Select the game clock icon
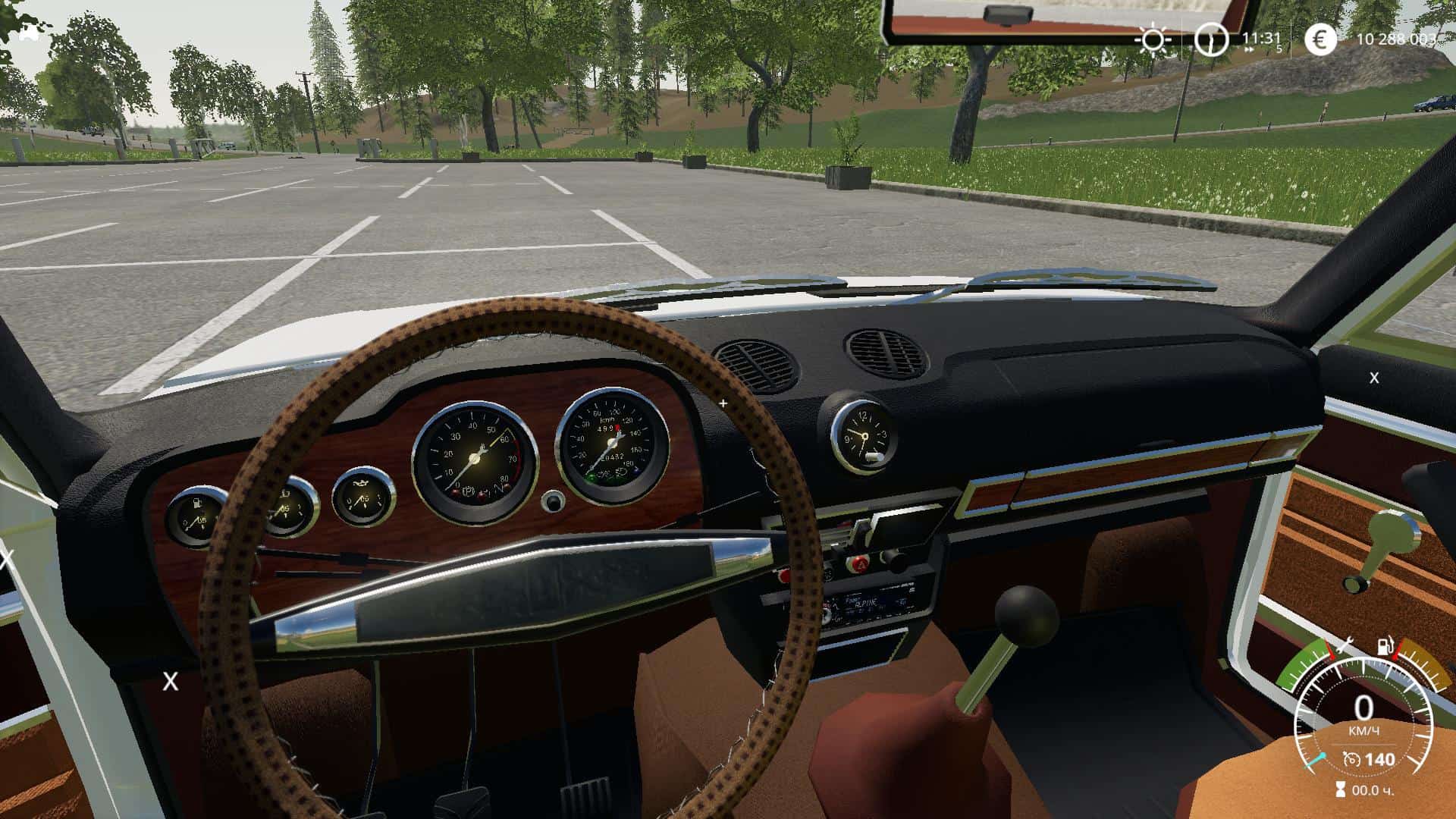Screen dimensions: 1456x819 (1211, 39)
